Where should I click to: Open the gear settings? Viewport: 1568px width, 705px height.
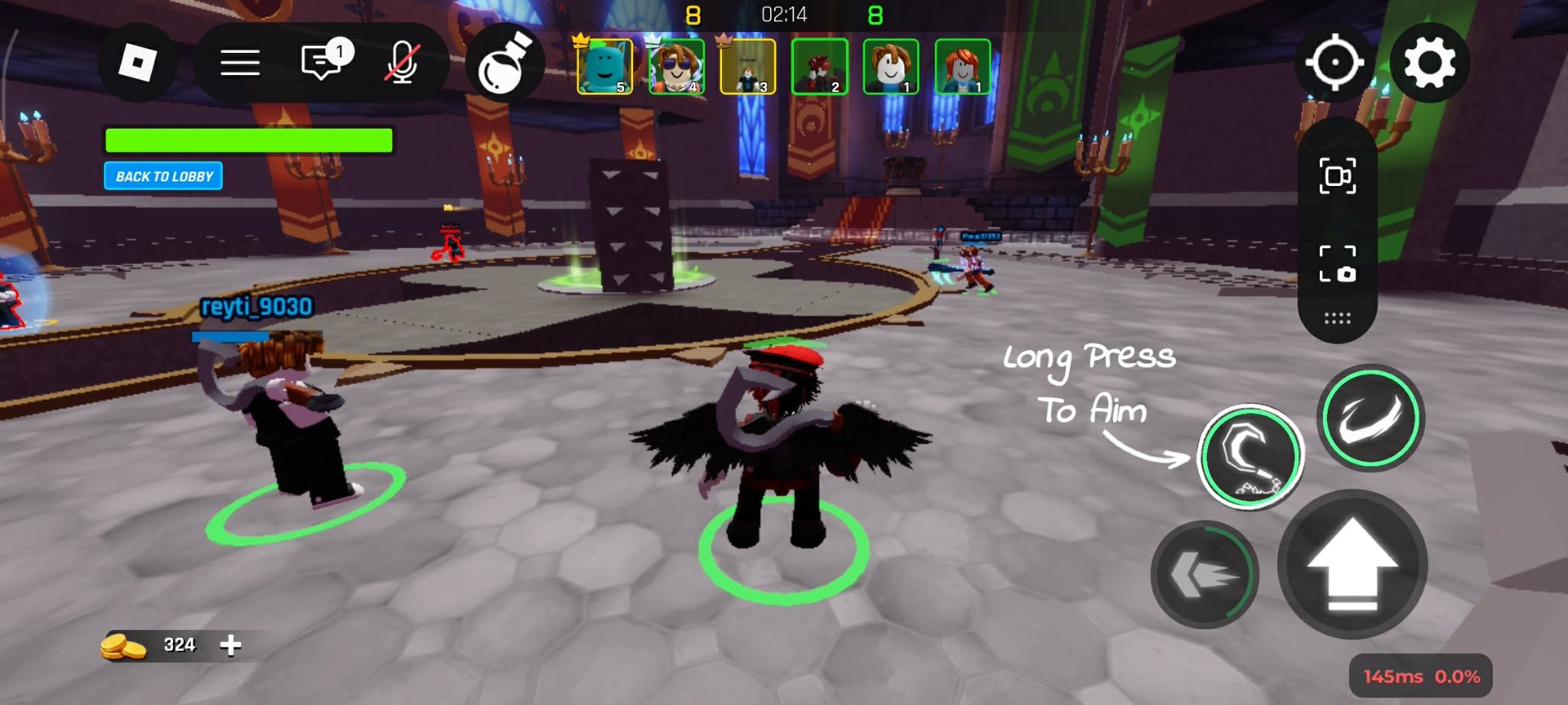[1429, 63]
